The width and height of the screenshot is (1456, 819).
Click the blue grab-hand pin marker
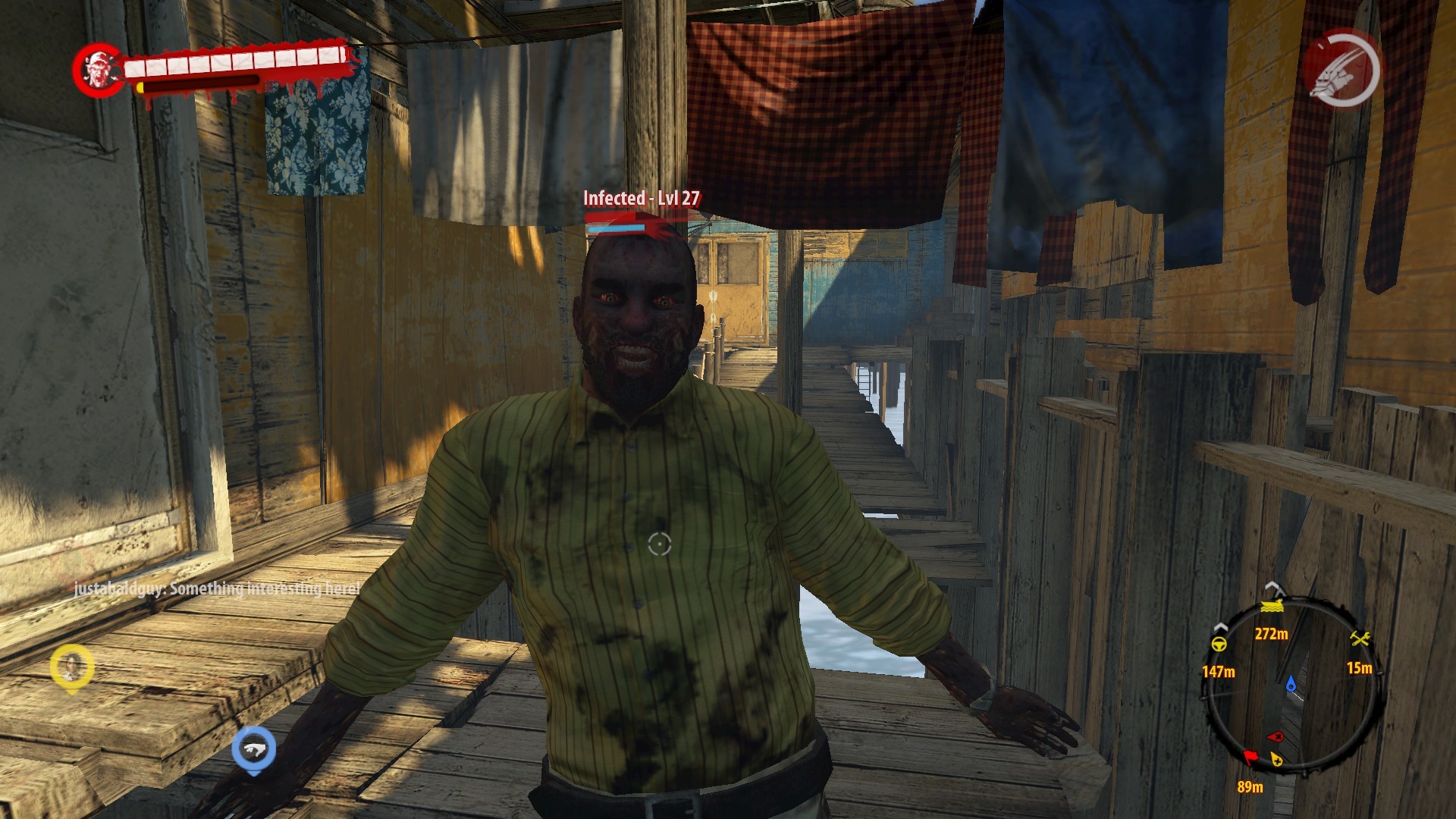254,748
